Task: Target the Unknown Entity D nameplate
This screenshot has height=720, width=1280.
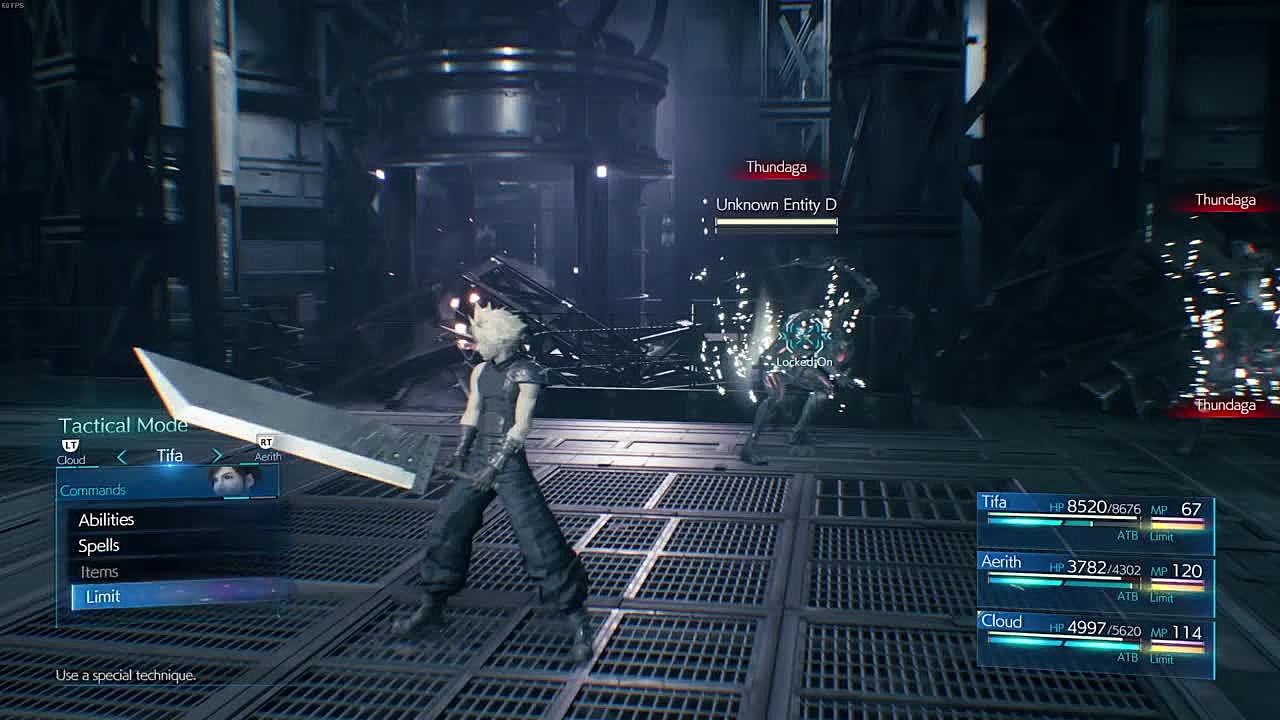Action: click(x=776, y=205)
